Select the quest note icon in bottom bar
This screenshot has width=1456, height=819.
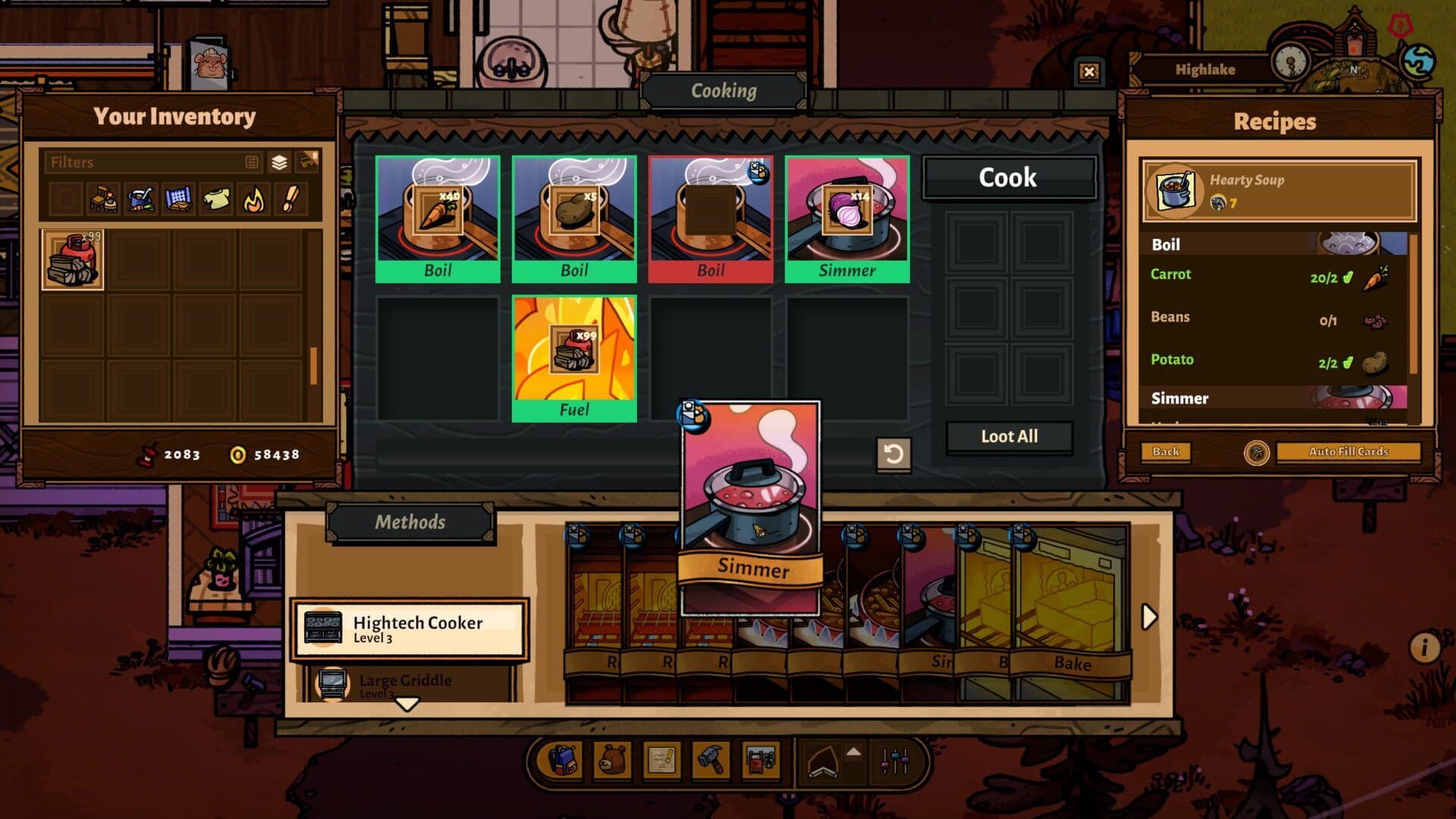click(662, 761)
